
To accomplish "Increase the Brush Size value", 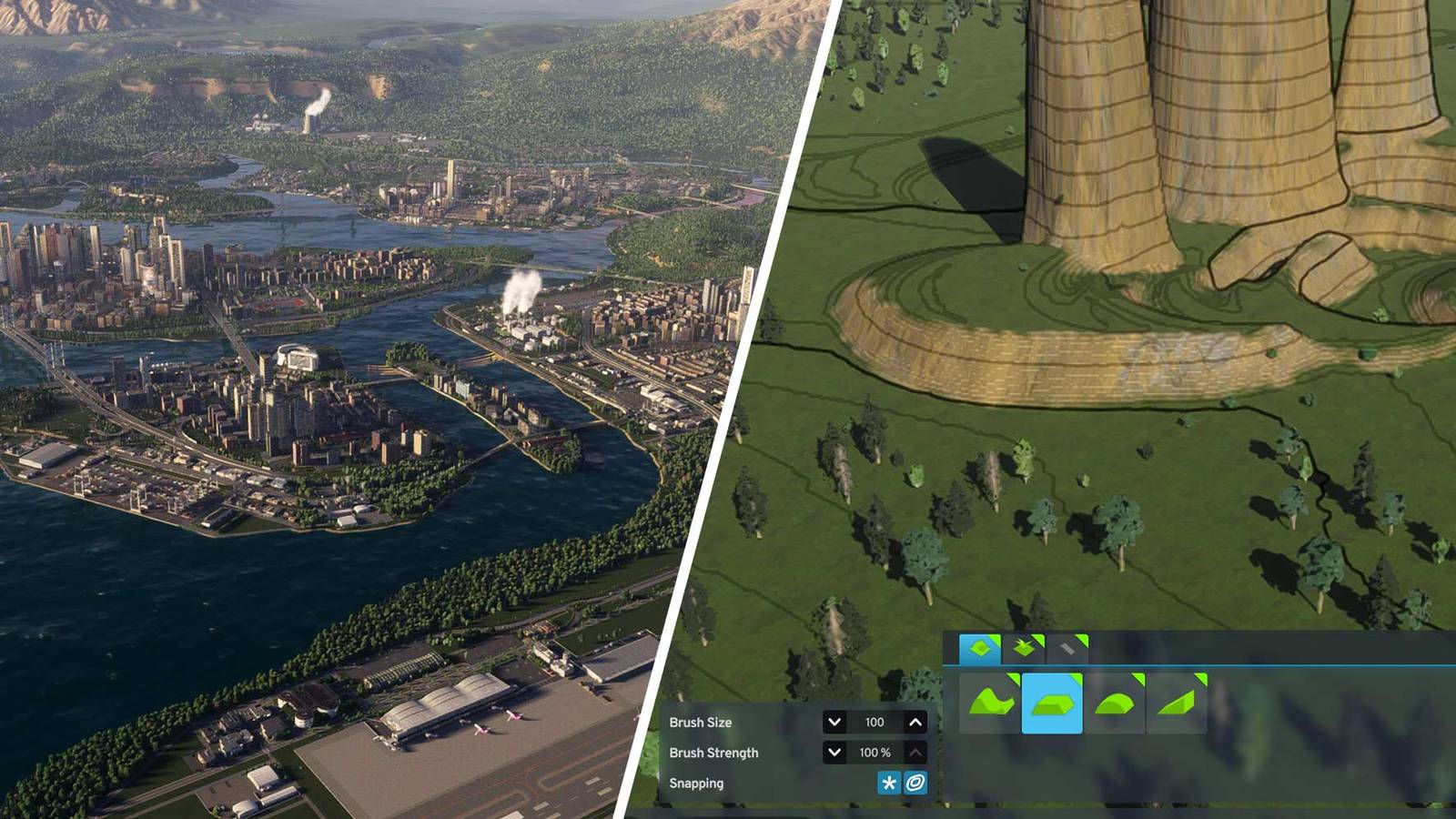I will [x=915, y=723].
